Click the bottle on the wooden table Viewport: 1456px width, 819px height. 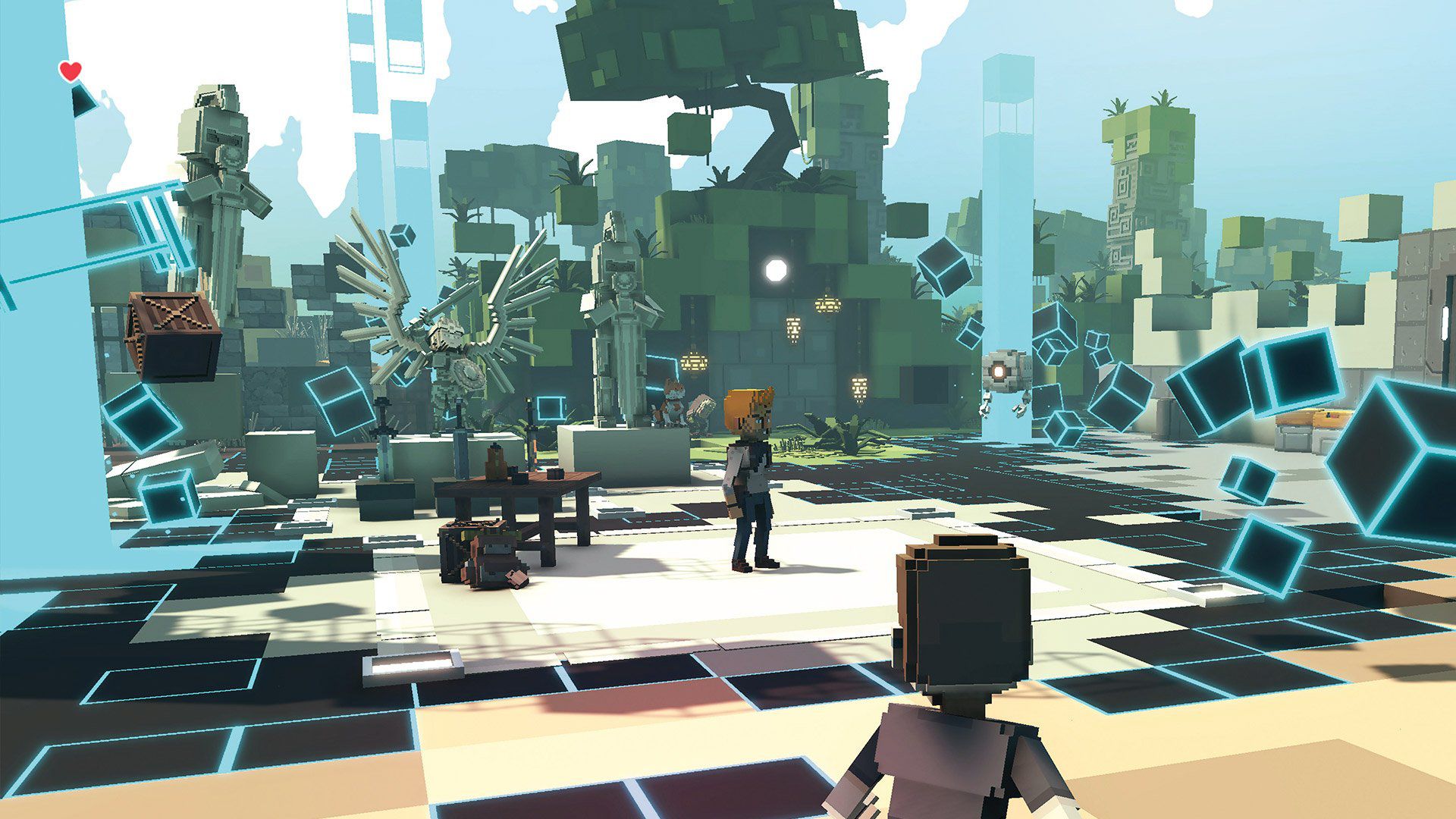(x=497, y=459)
